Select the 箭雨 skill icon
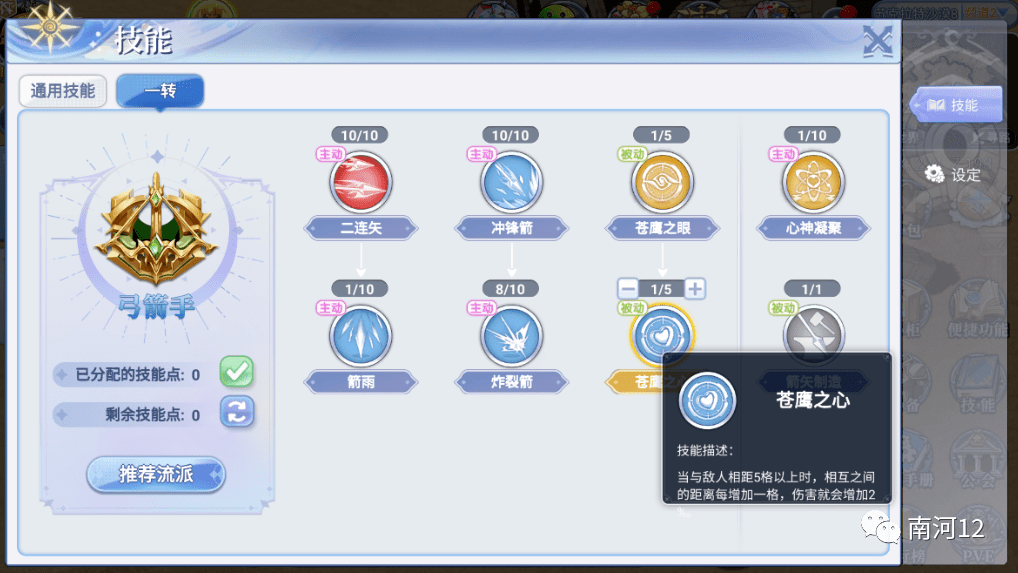Image resolution: width=1018 pixels, height=573 pixels. point(360,335)
